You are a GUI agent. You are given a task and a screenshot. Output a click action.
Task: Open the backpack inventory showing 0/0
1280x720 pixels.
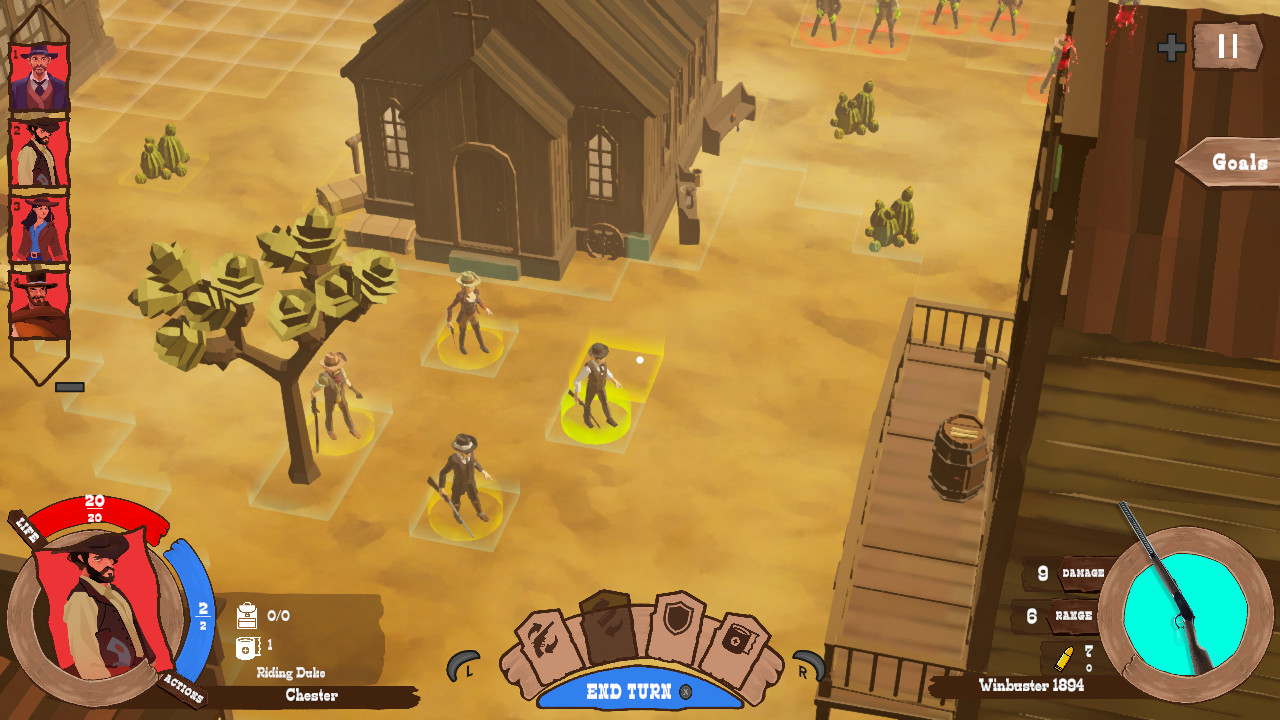(x=247, y=616)
